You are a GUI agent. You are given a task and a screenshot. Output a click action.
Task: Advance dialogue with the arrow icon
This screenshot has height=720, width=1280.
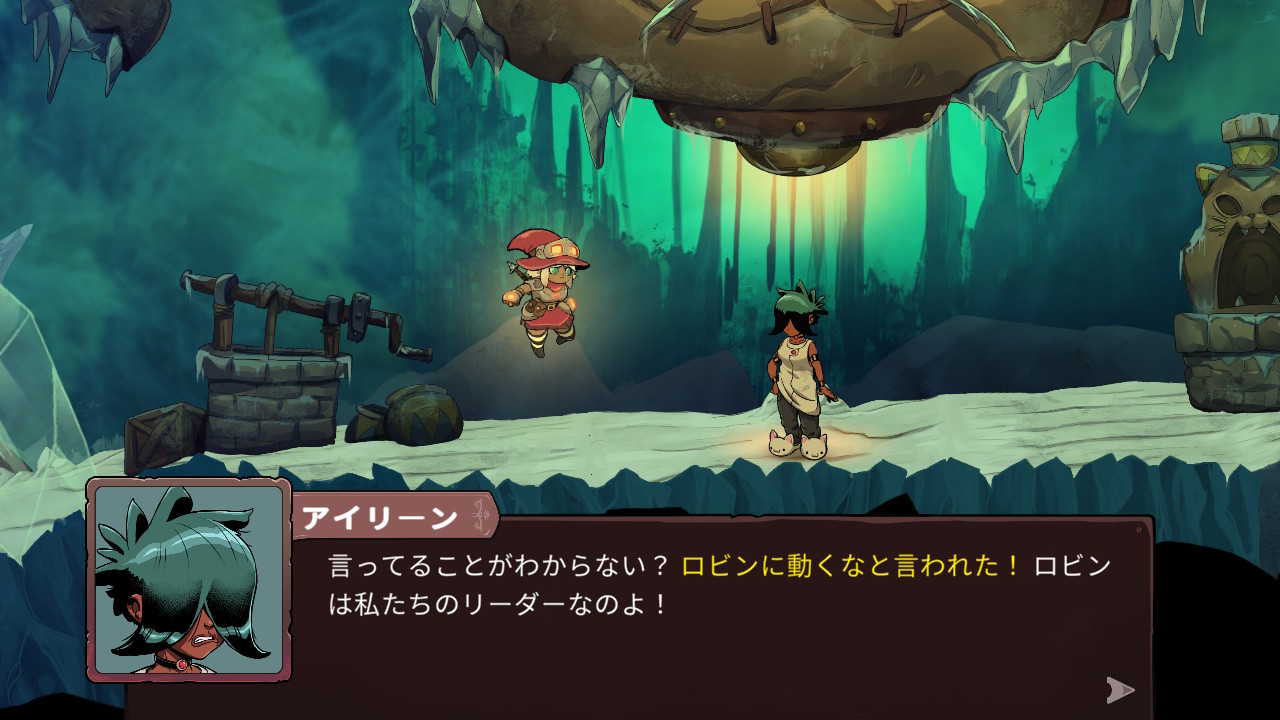tap(1120, 689)
